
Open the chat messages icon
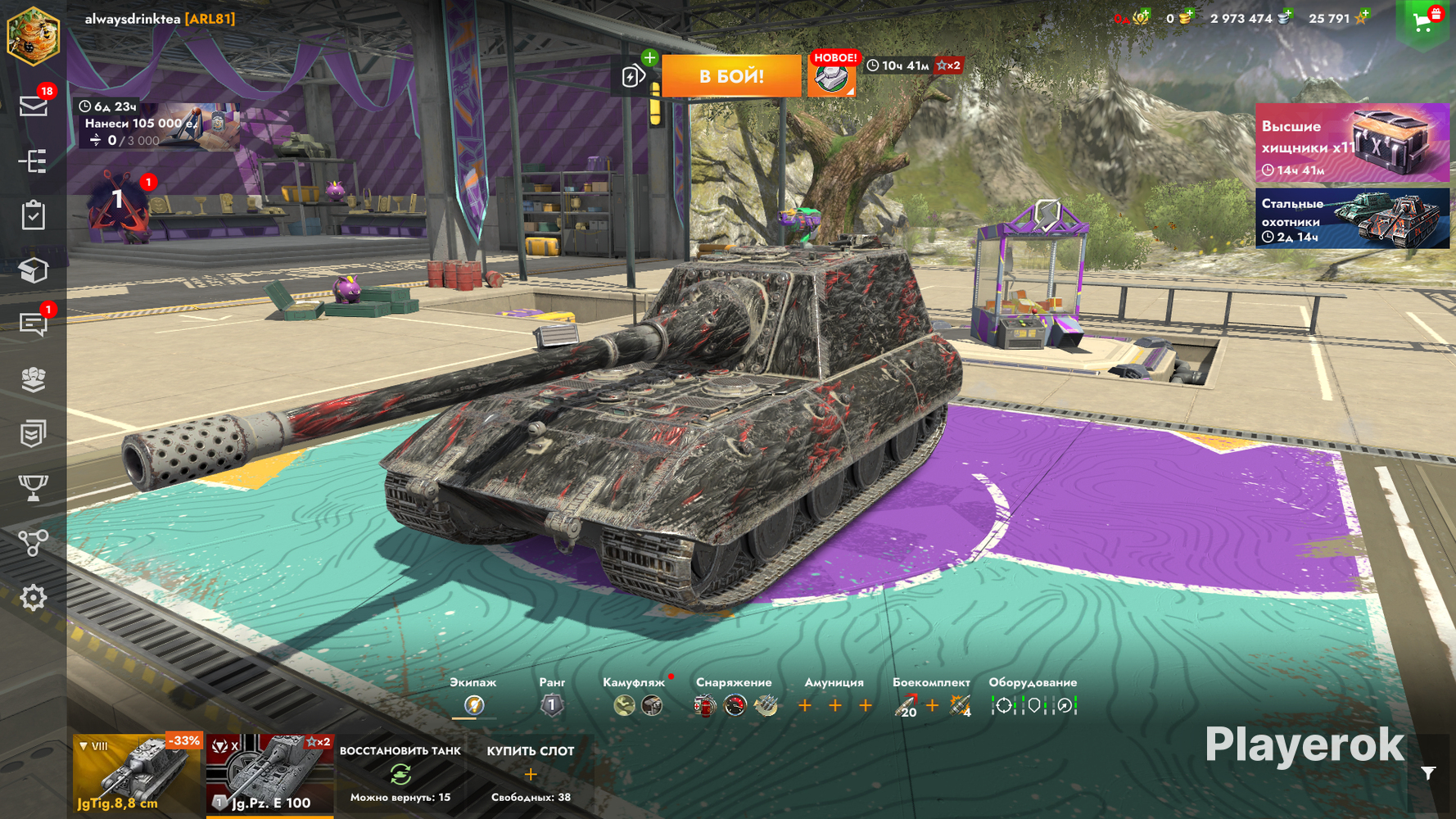point(34,324)
